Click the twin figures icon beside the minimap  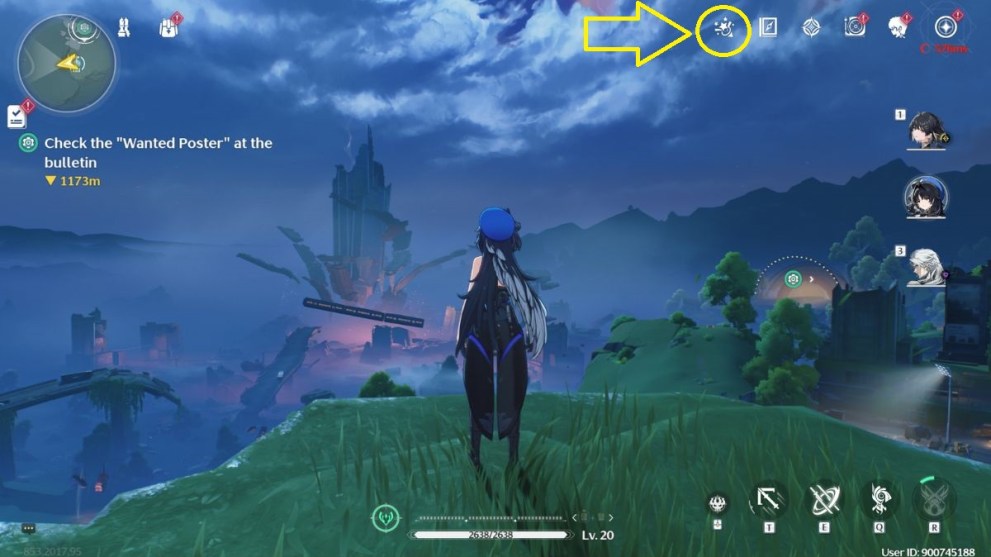(126, 27)
